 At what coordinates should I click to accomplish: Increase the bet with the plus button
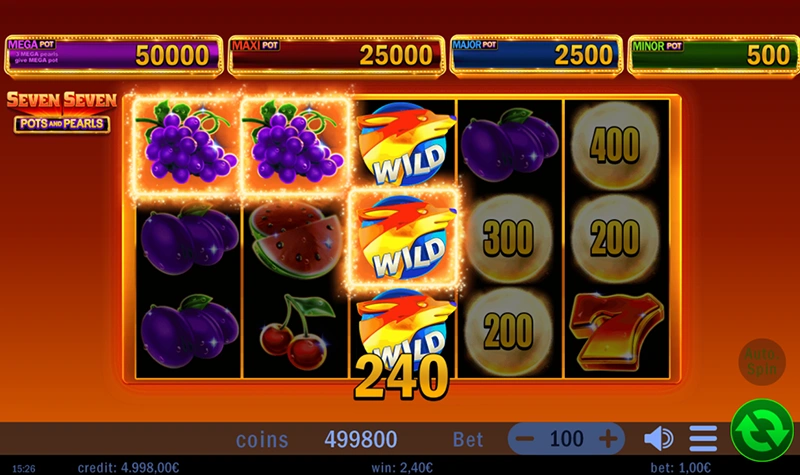point(609,438)
